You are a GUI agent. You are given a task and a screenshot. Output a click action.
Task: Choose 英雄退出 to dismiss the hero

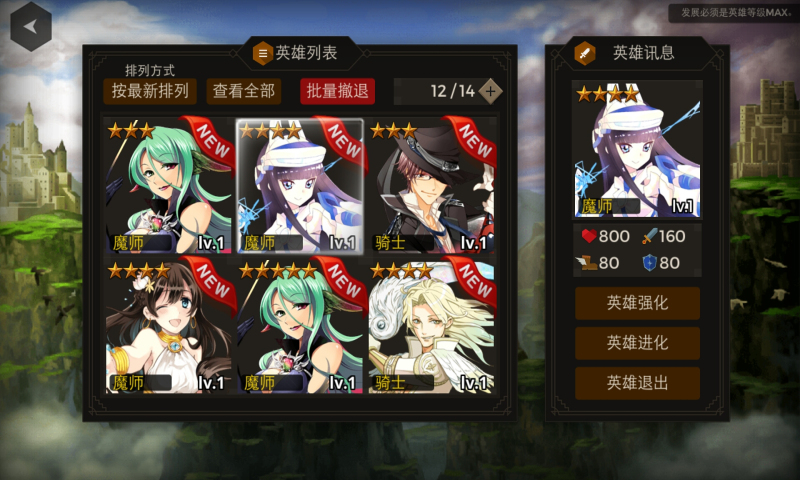(637, 383)
